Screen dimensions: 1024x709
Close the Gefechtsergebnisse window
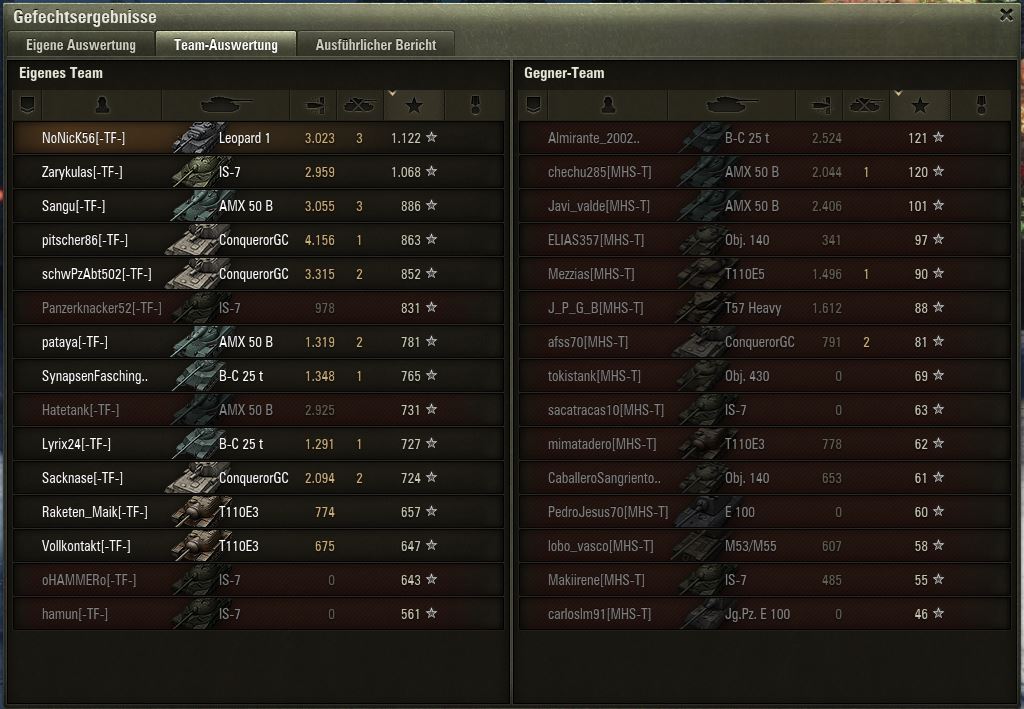click(x=1007, y=15)
